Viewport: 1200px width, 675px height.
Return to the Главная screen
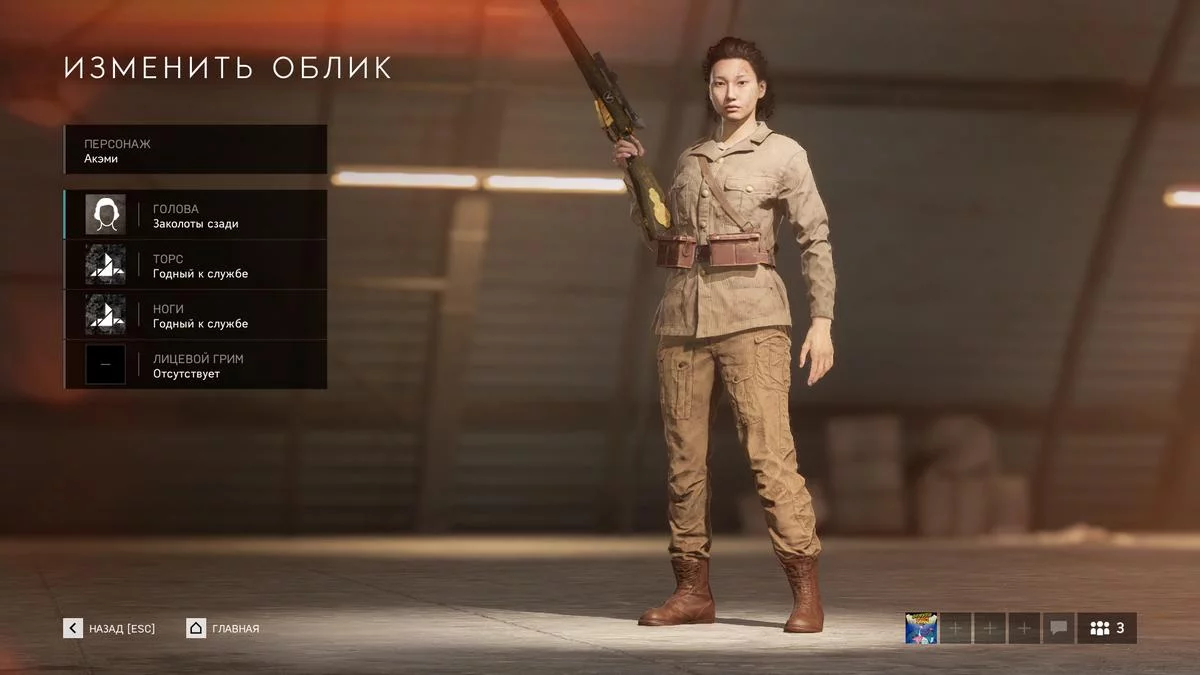[223, 628]
